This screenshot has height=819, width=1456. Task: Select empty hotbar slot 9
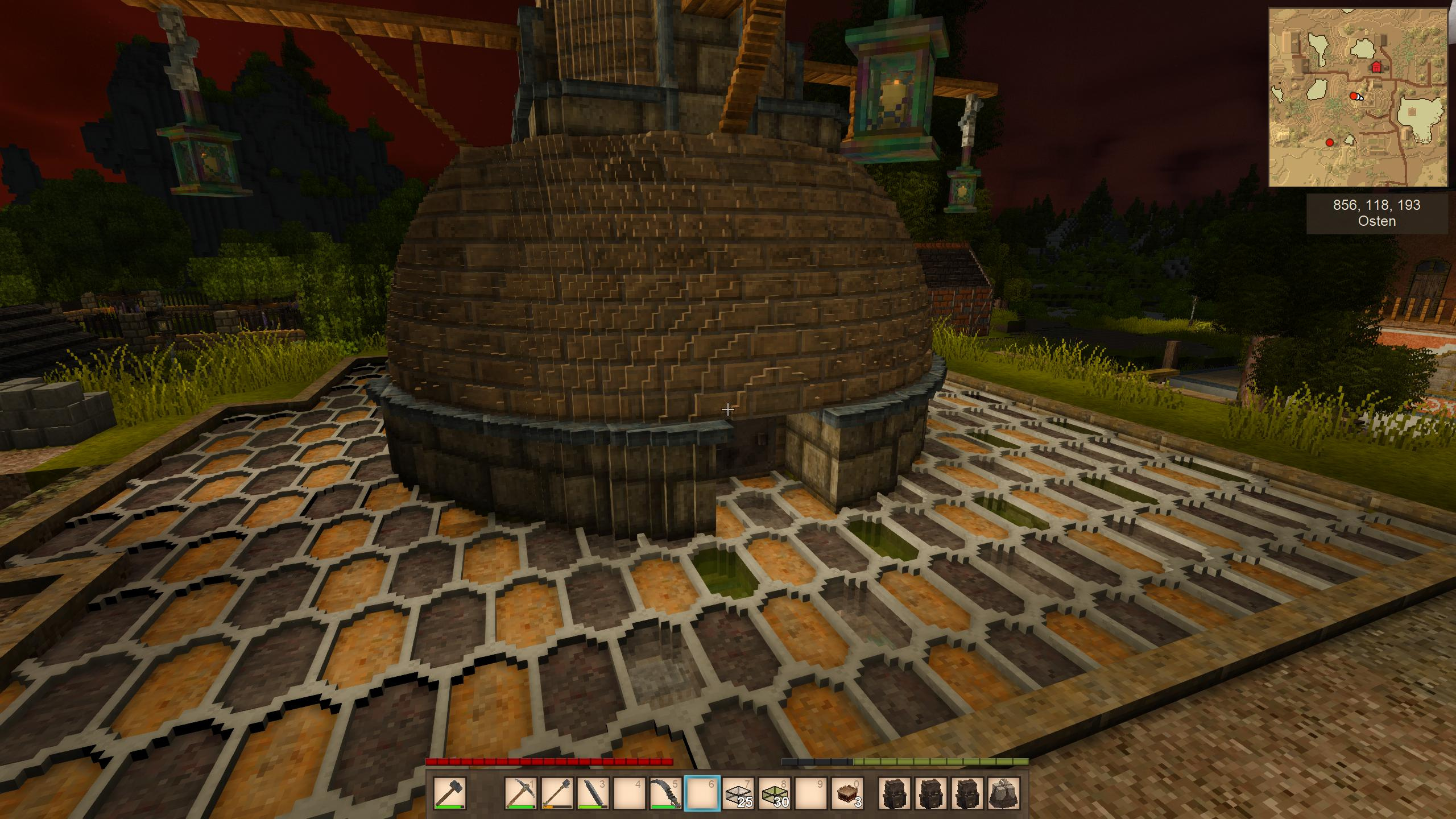(x=812, y=792)
